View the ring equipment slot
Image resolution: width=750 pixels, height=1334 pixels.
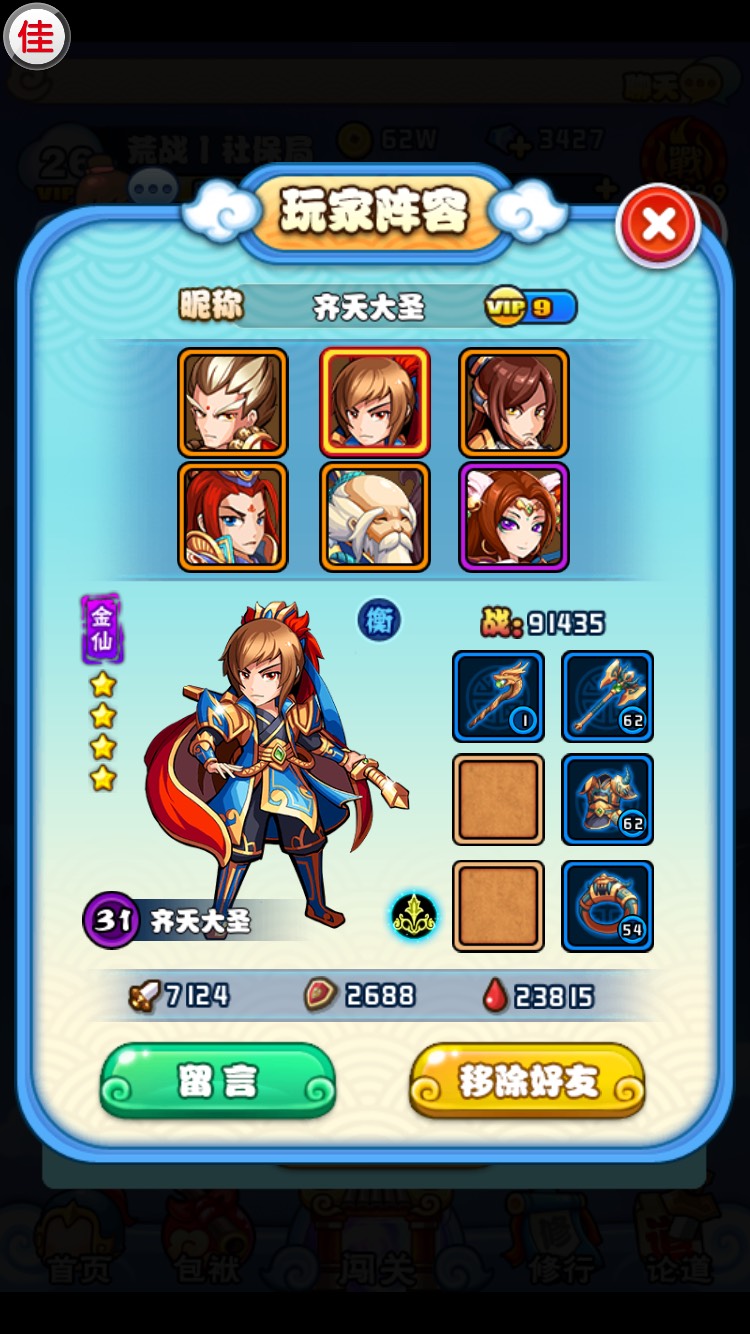pyautogui.click(x=607, y=905)
